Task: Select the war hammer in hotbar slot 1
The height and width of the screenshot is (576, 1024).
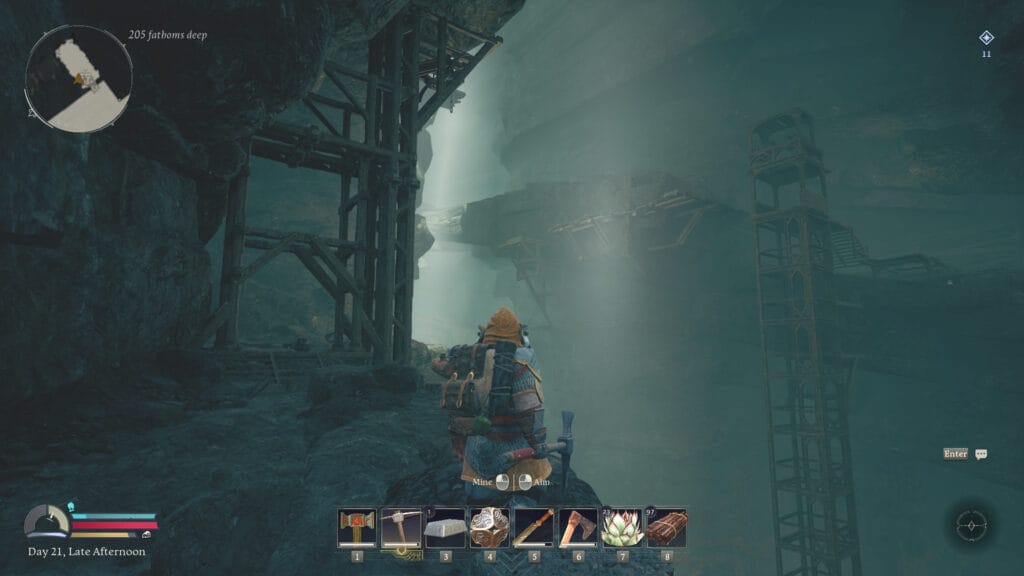Action: coord(357,527)
